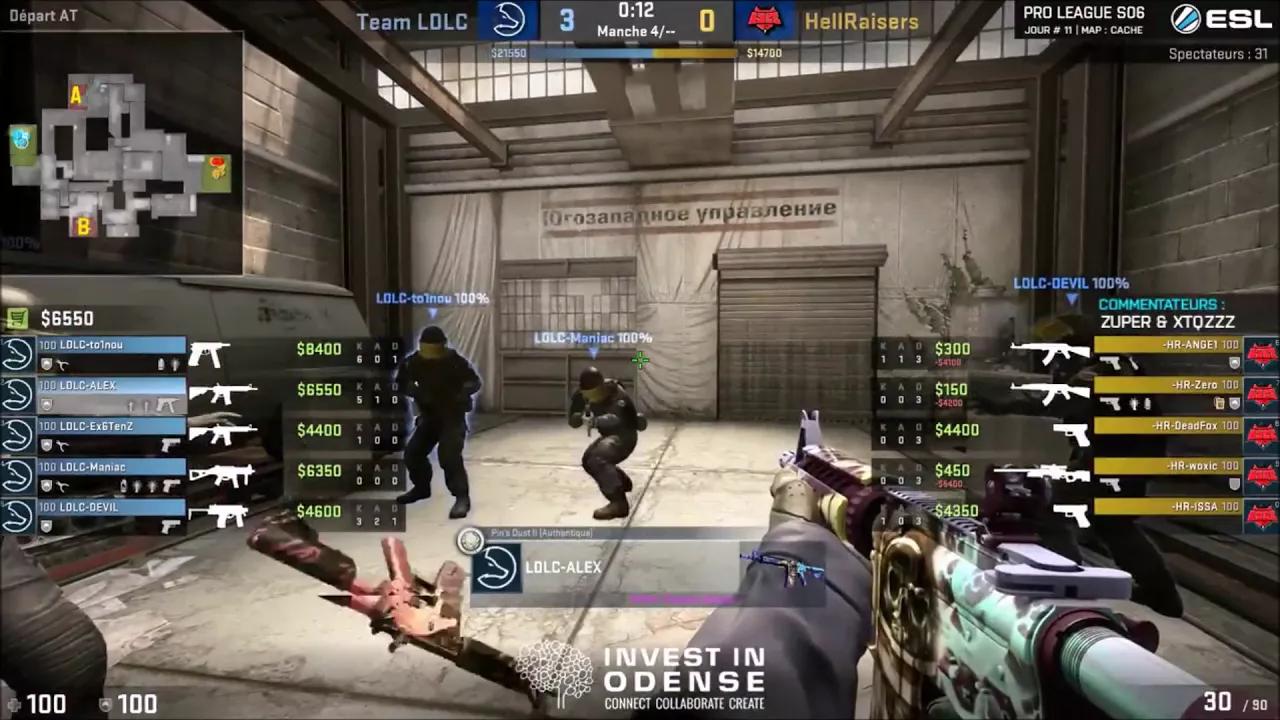
Task: Open the Départ AT minimap panel
Action: click(x=42, y=15)
